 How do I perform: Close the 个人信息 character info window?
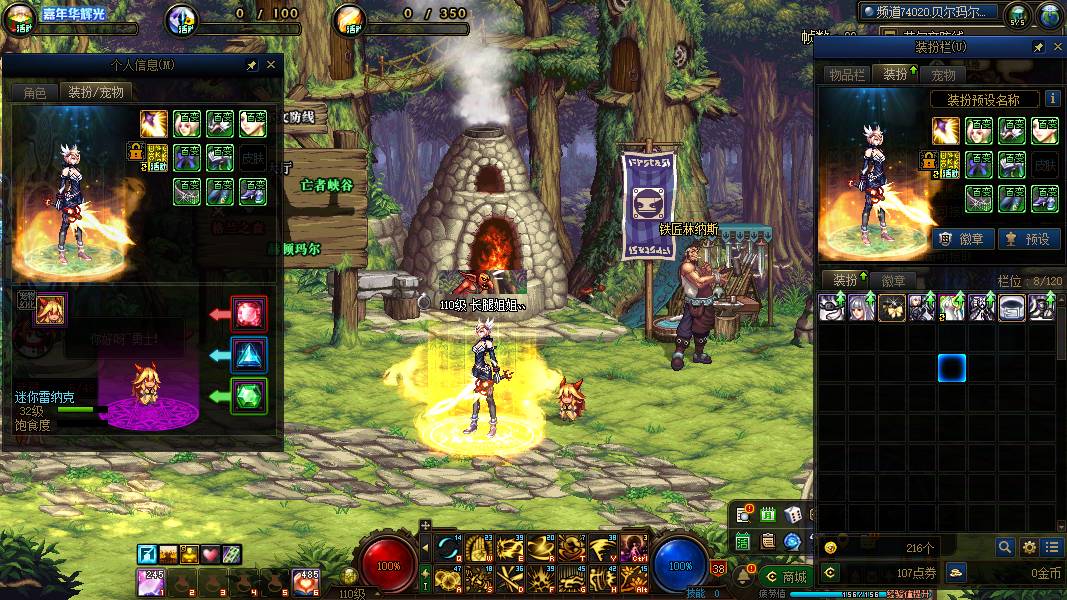click(271, 65)
